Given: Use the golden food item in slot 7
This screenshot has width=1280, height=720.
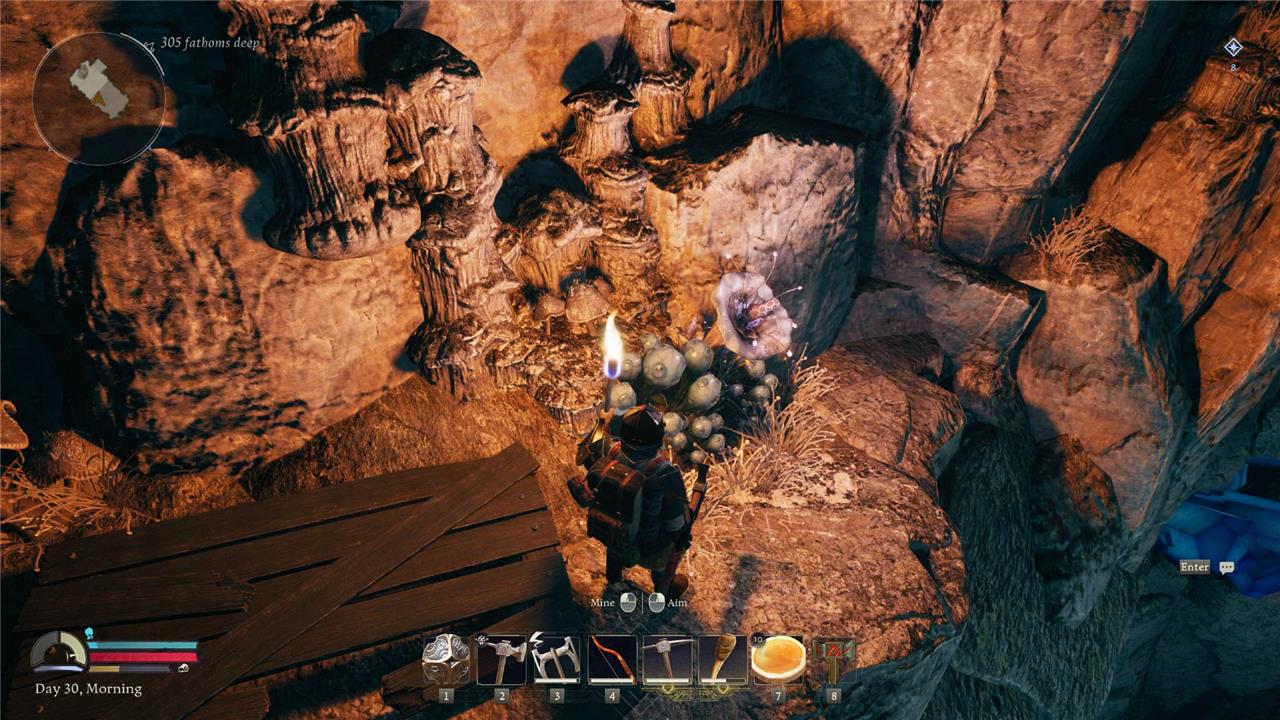Looking at the screenshot, I should pyautogui.click(x=778, y=661).
